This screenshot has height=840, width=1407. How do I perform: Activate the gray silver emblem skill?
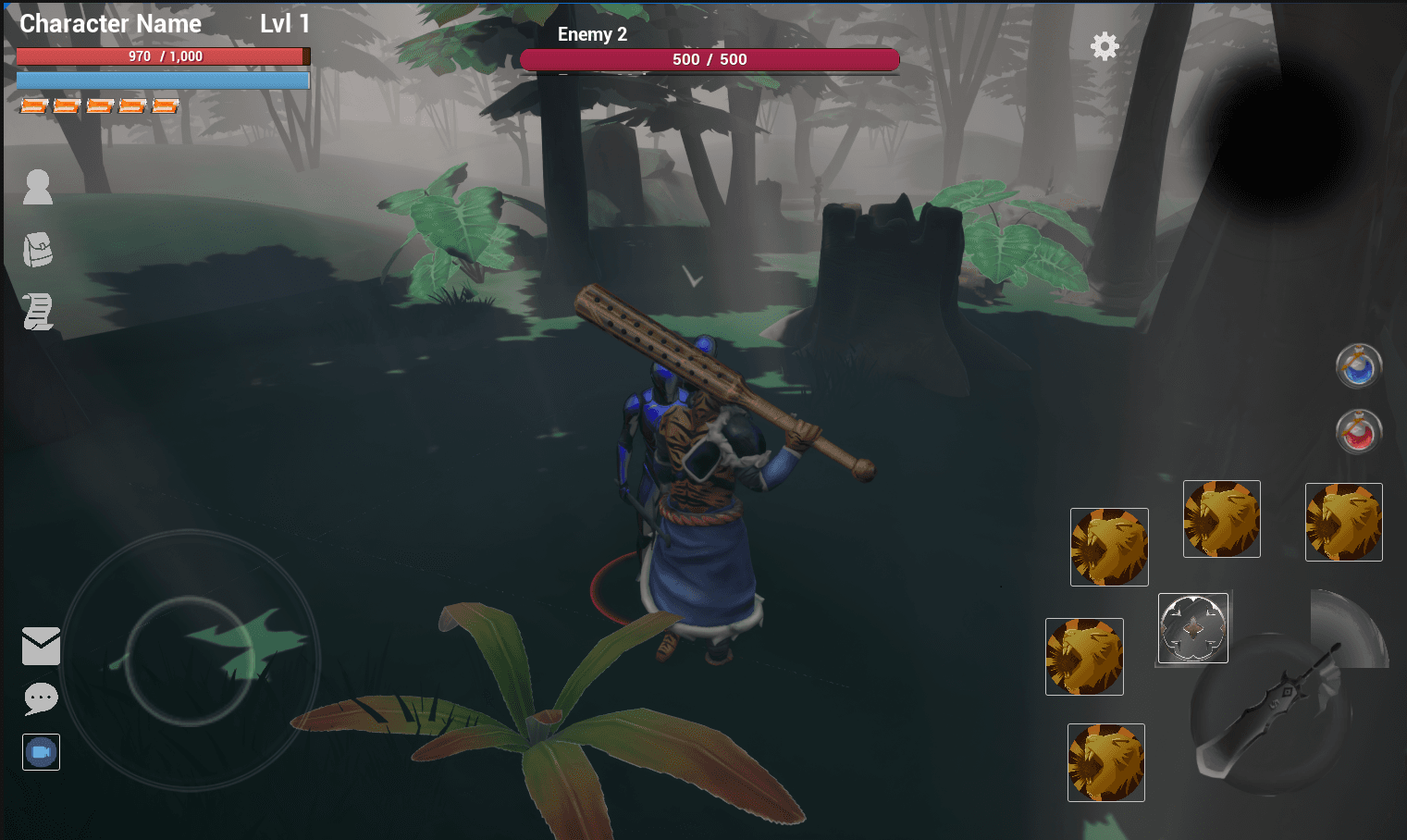click(x=1193, y=628)
